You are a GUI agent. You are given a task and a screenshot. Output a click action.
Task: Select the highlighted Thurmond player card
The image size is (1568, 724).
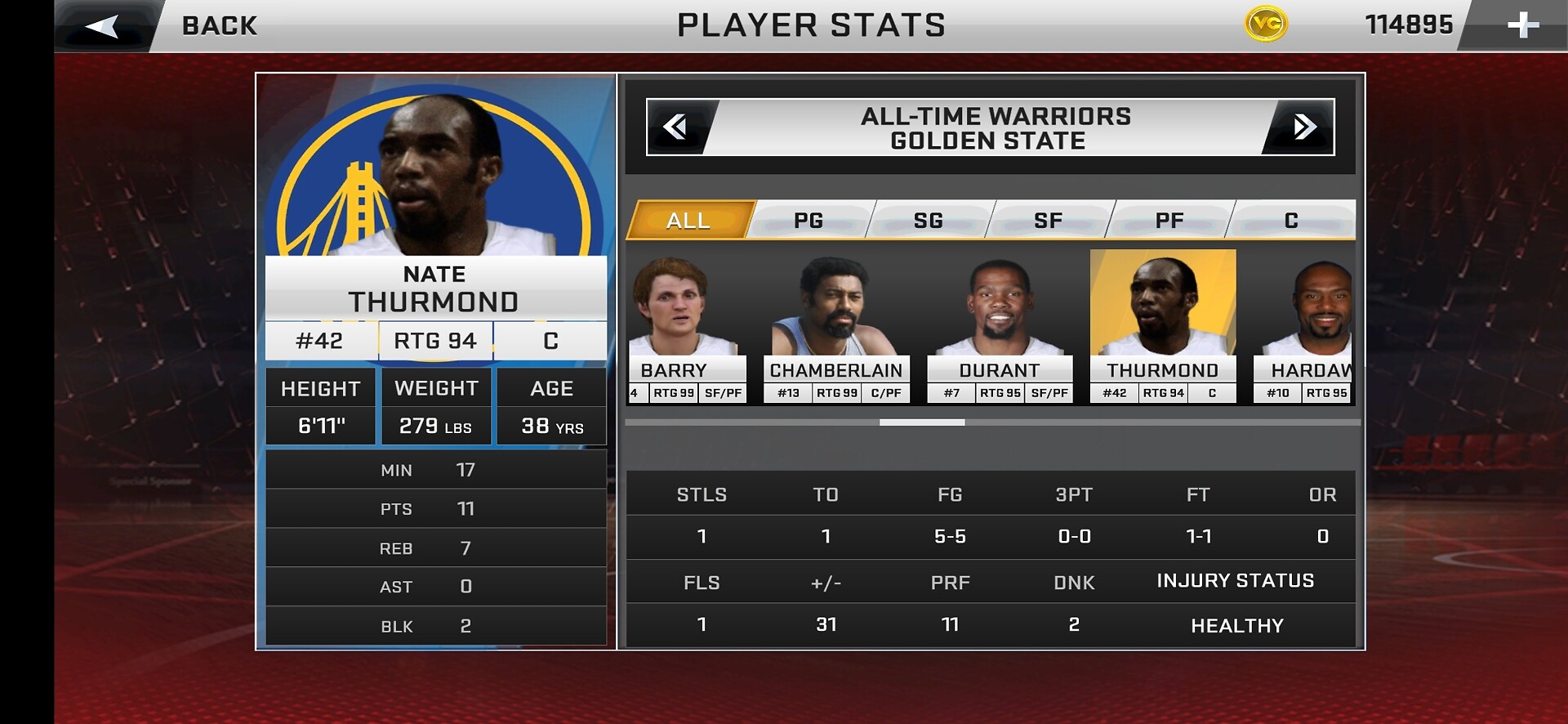point(1163,327)
